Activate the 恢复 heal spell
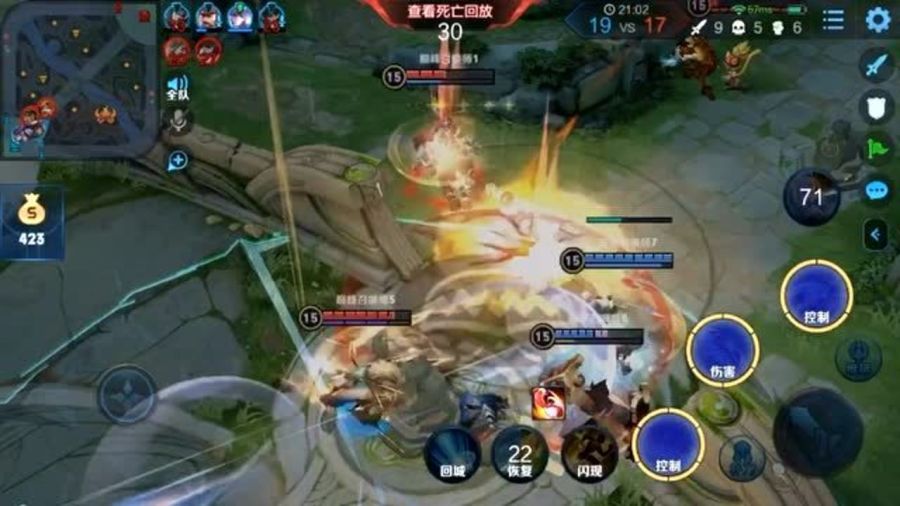Image resolution: width=900 pixels, height=506 pixels. click(x=519, y=455)
